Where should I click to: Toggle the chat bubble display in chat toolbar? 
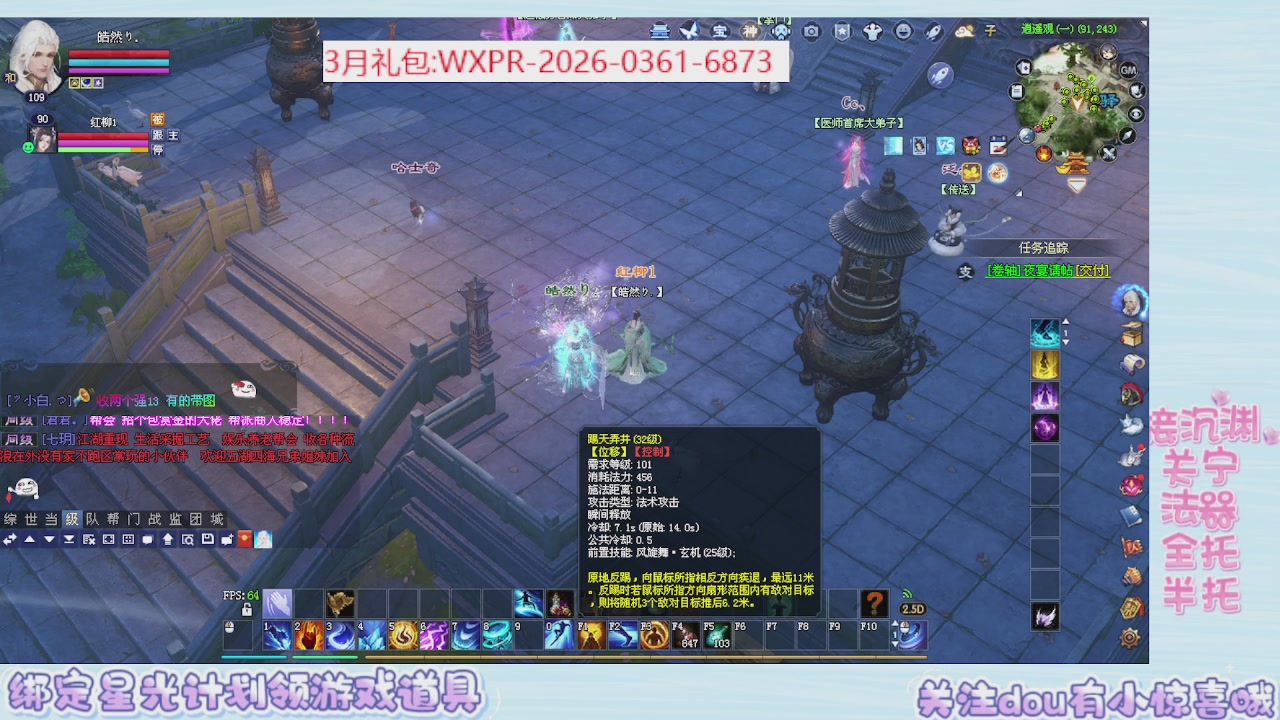(x=146, y=540)
